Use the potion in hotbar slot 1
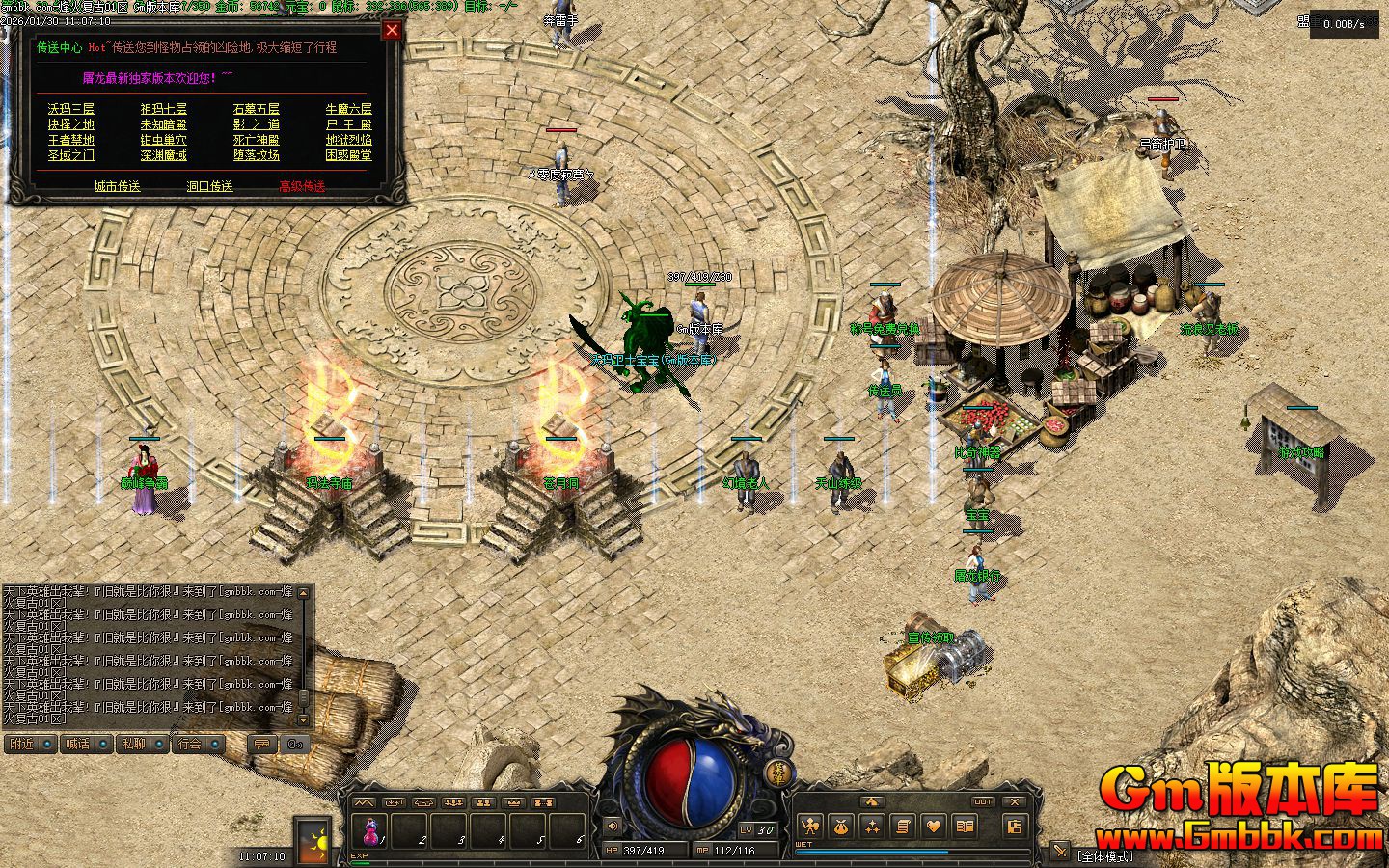 click(370, 829)
